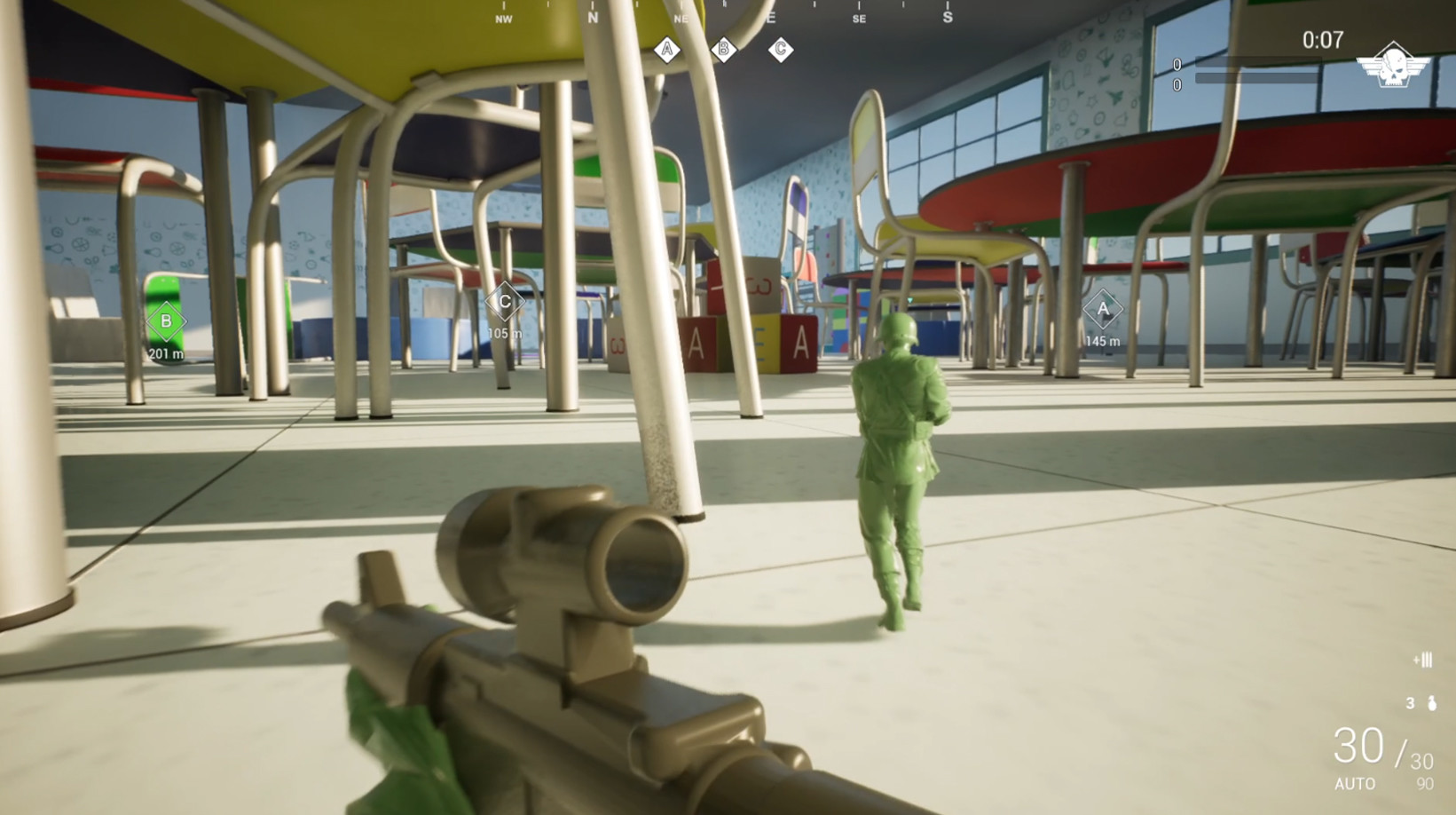
Task: Click the vertical bullets fire-mode icon
Action: (1425, 661)
